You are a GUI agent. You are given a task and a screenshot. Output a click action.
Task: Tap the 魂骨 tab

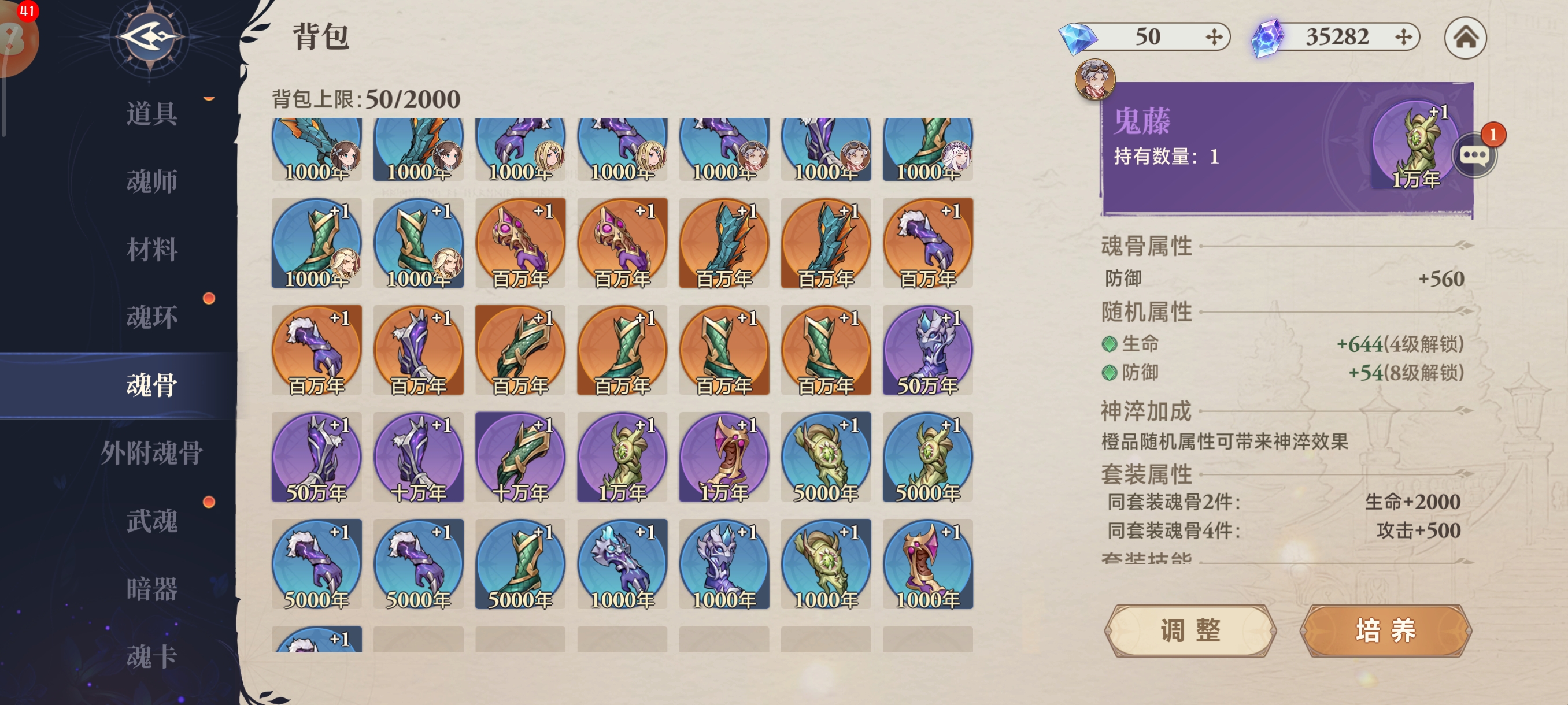(151, 385)
